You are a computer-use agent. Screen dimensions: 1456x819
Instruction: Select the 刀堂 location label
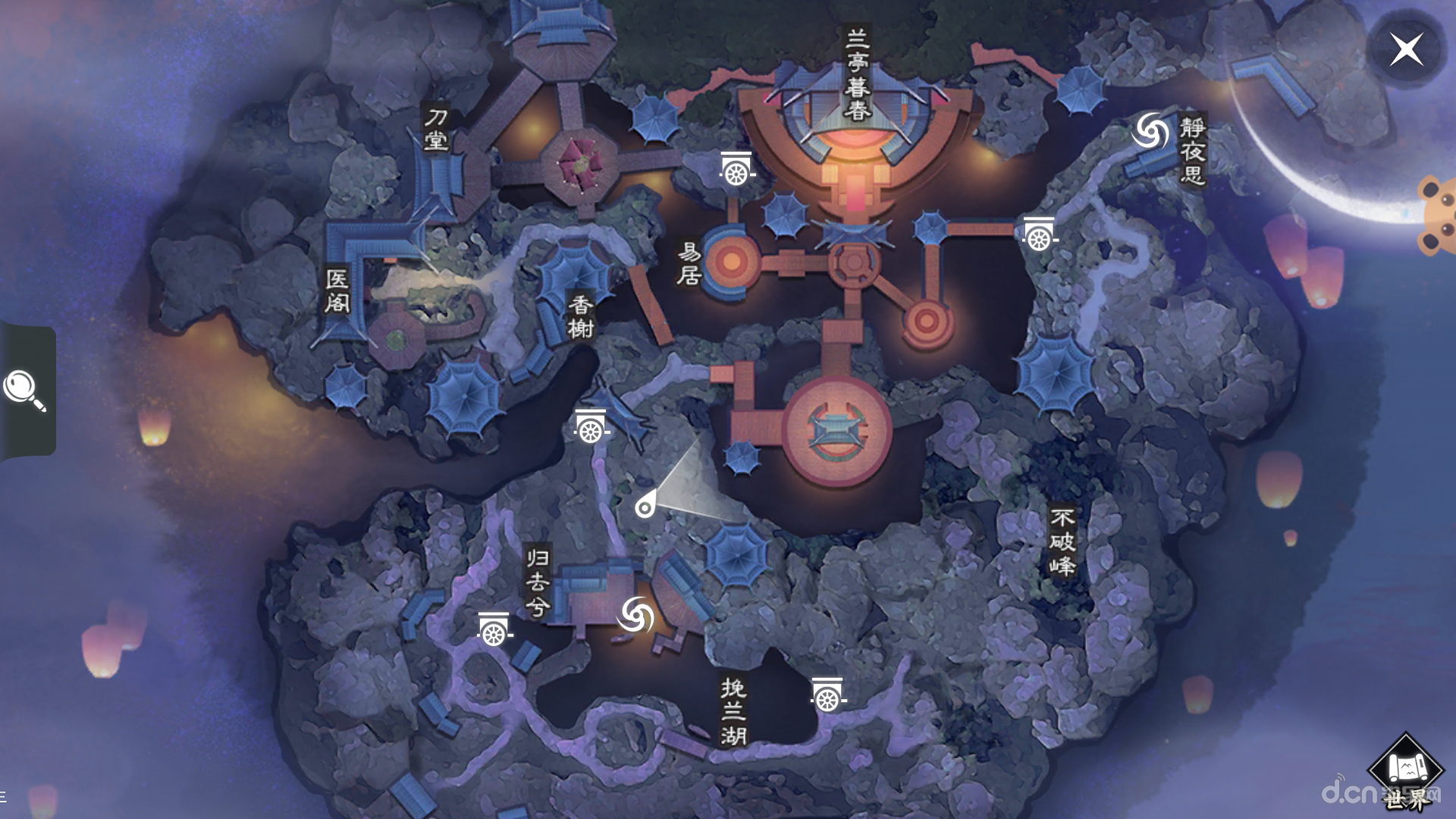pos(436,129)
